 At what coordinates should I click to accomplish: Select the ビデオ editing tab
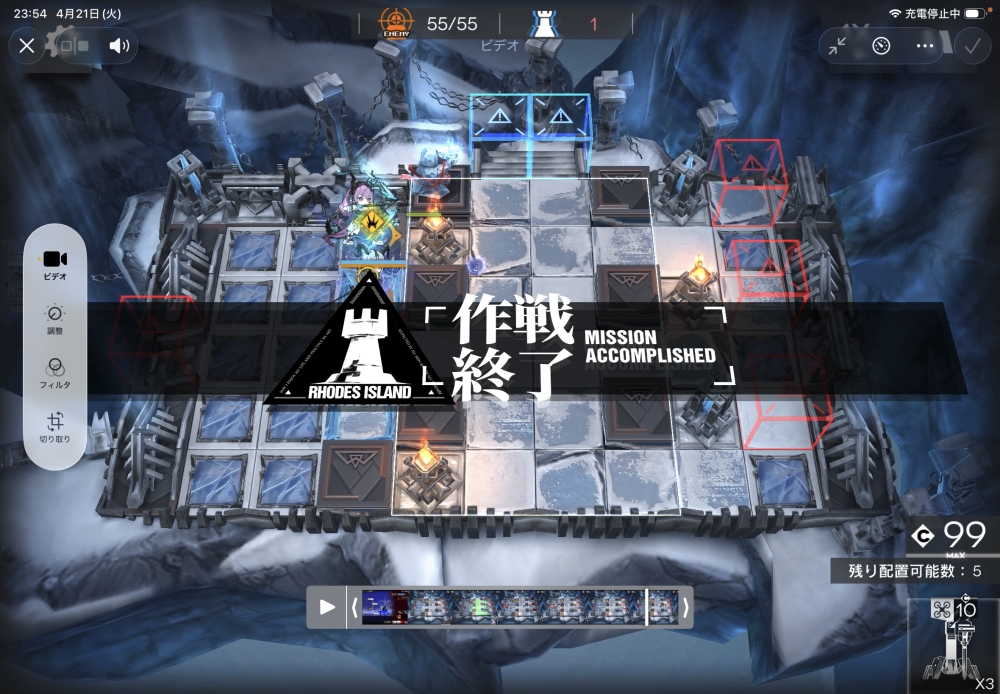[55, 264]
